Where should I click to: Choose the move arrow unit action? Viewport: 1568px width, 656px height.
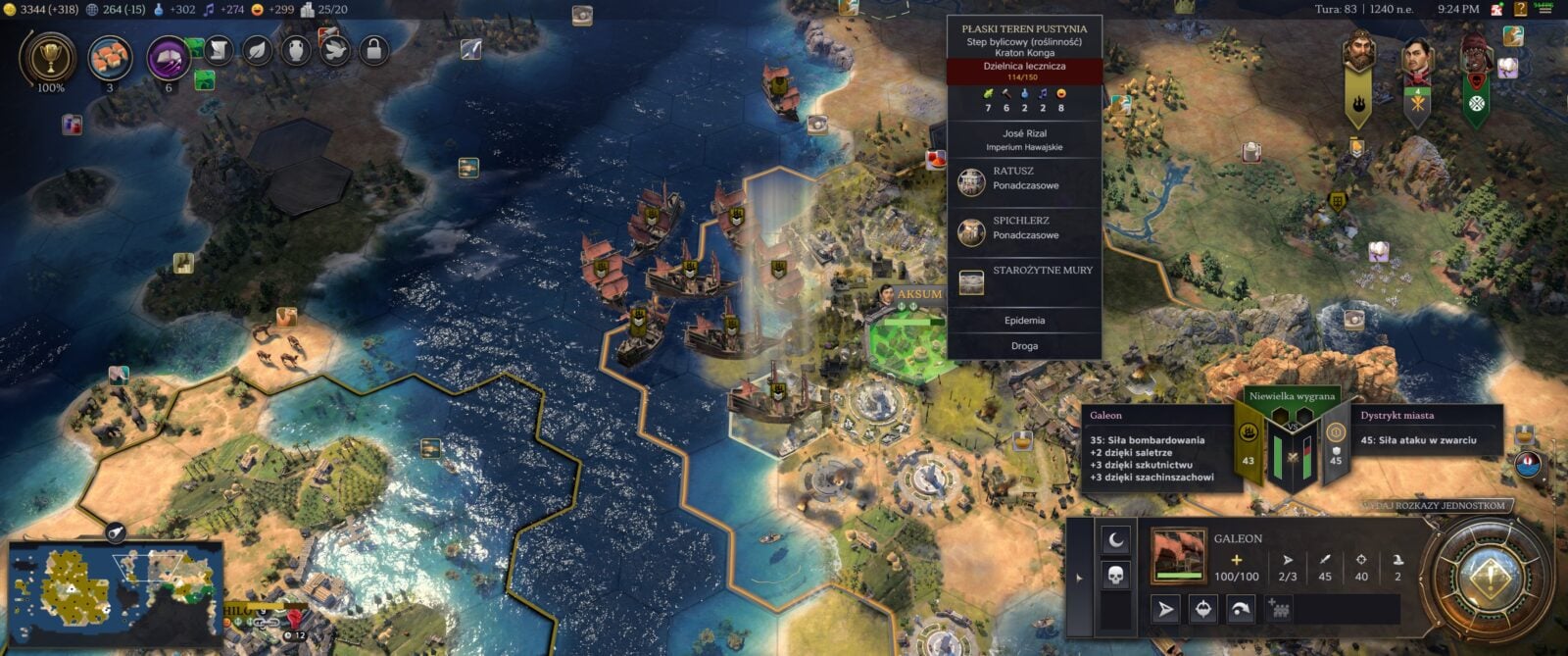pos(1165,609)
